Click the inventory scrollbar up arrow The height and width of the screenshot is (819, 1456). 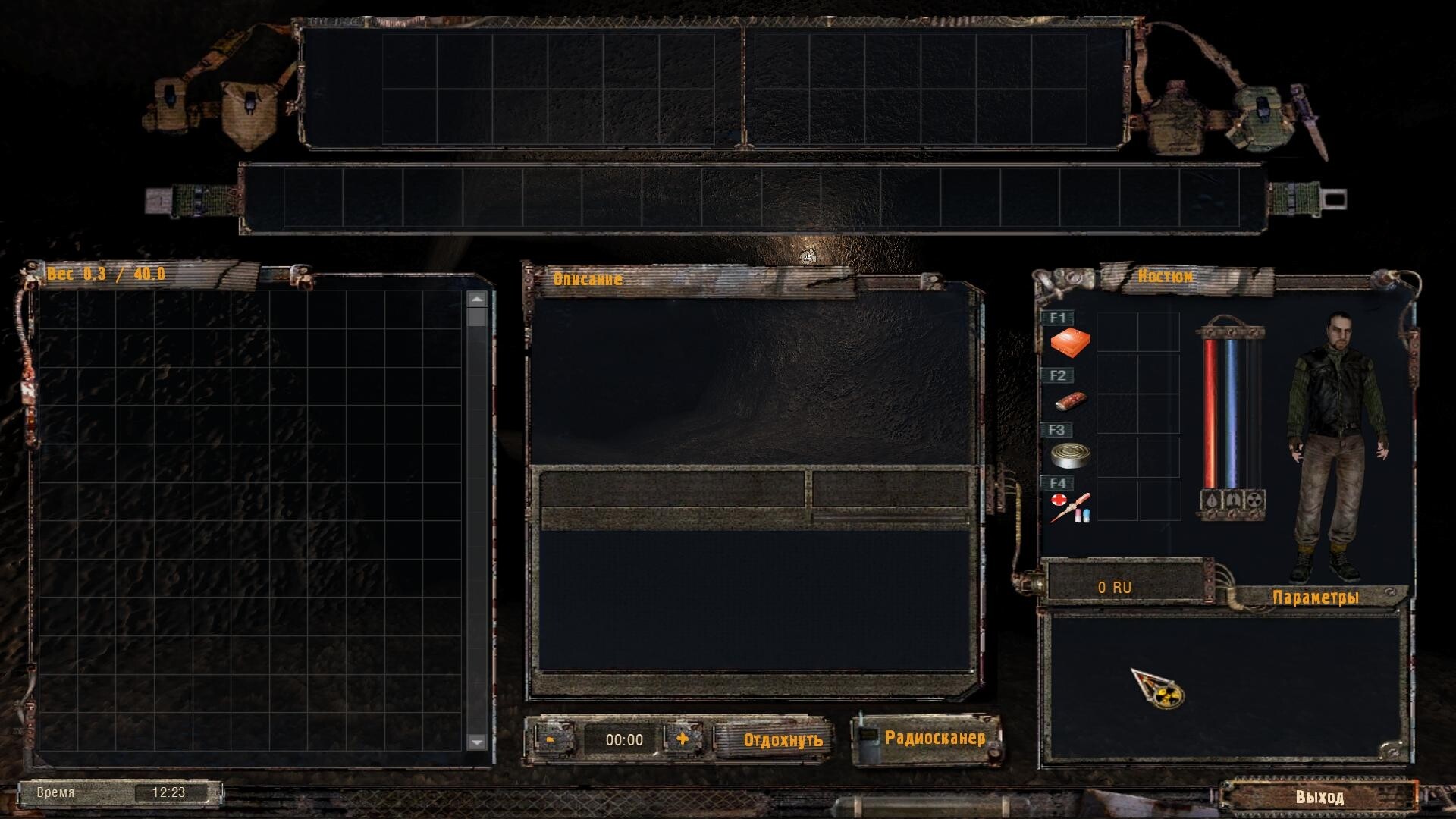click(477, 300)
